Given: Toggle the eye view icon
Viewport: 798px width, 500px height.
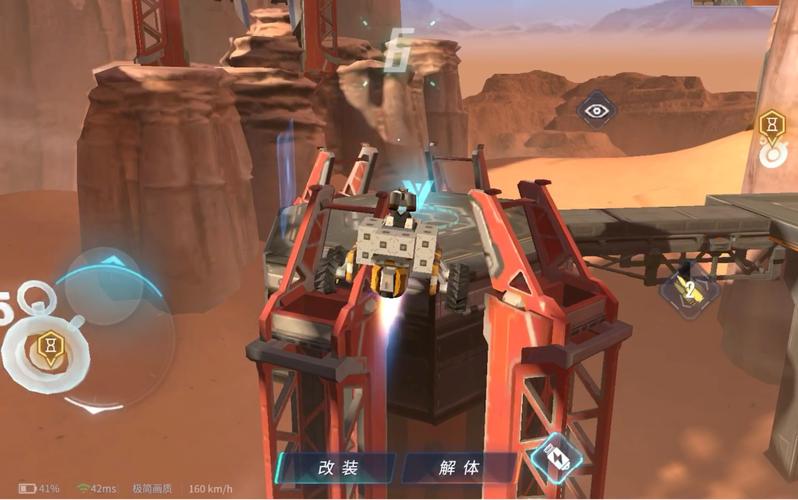Looking at the screenshot, I should pyautogui.click(x=597, y=111).
